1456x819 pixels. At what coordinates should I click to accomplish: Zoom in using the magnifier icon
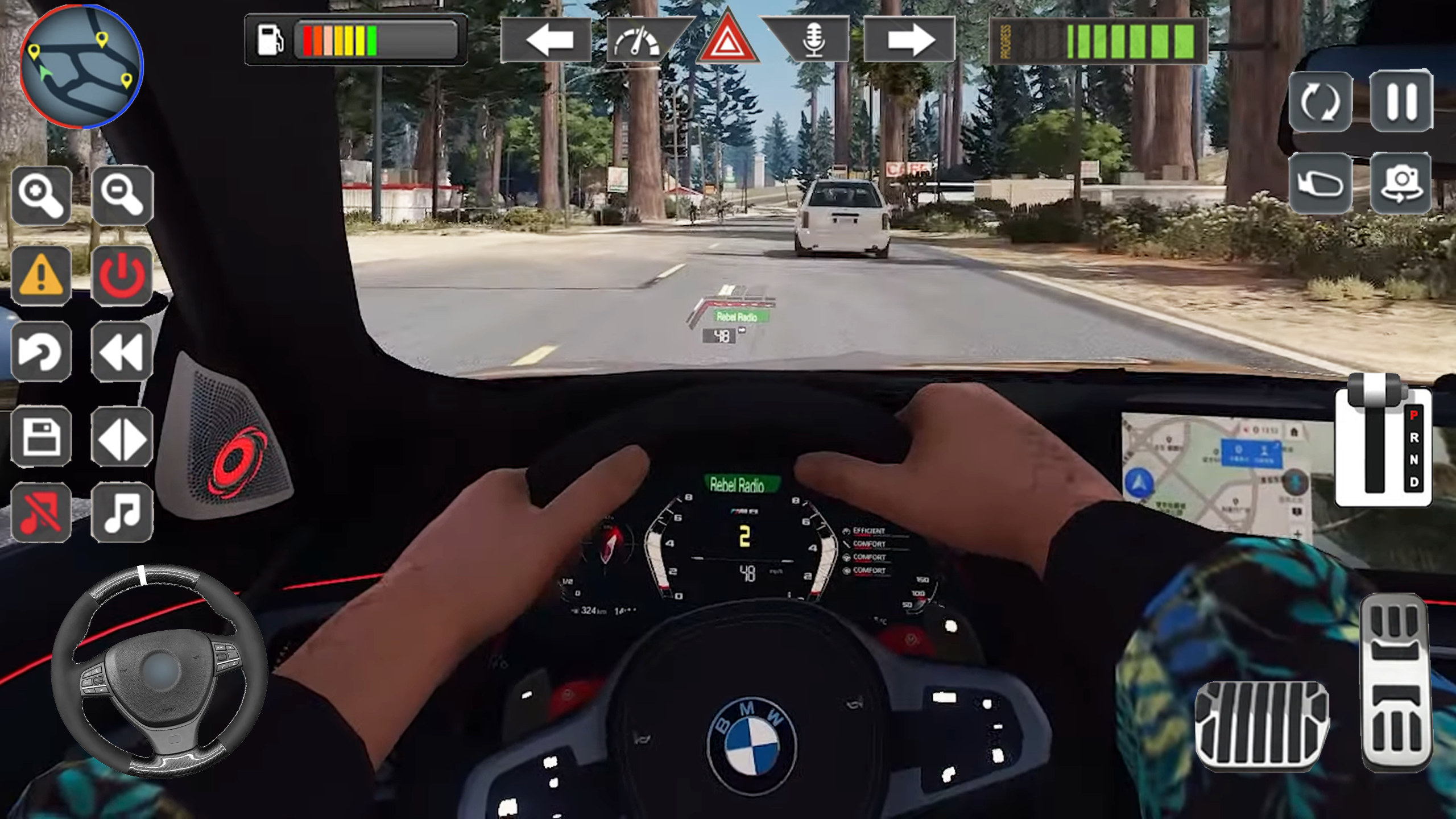point(42,197)
